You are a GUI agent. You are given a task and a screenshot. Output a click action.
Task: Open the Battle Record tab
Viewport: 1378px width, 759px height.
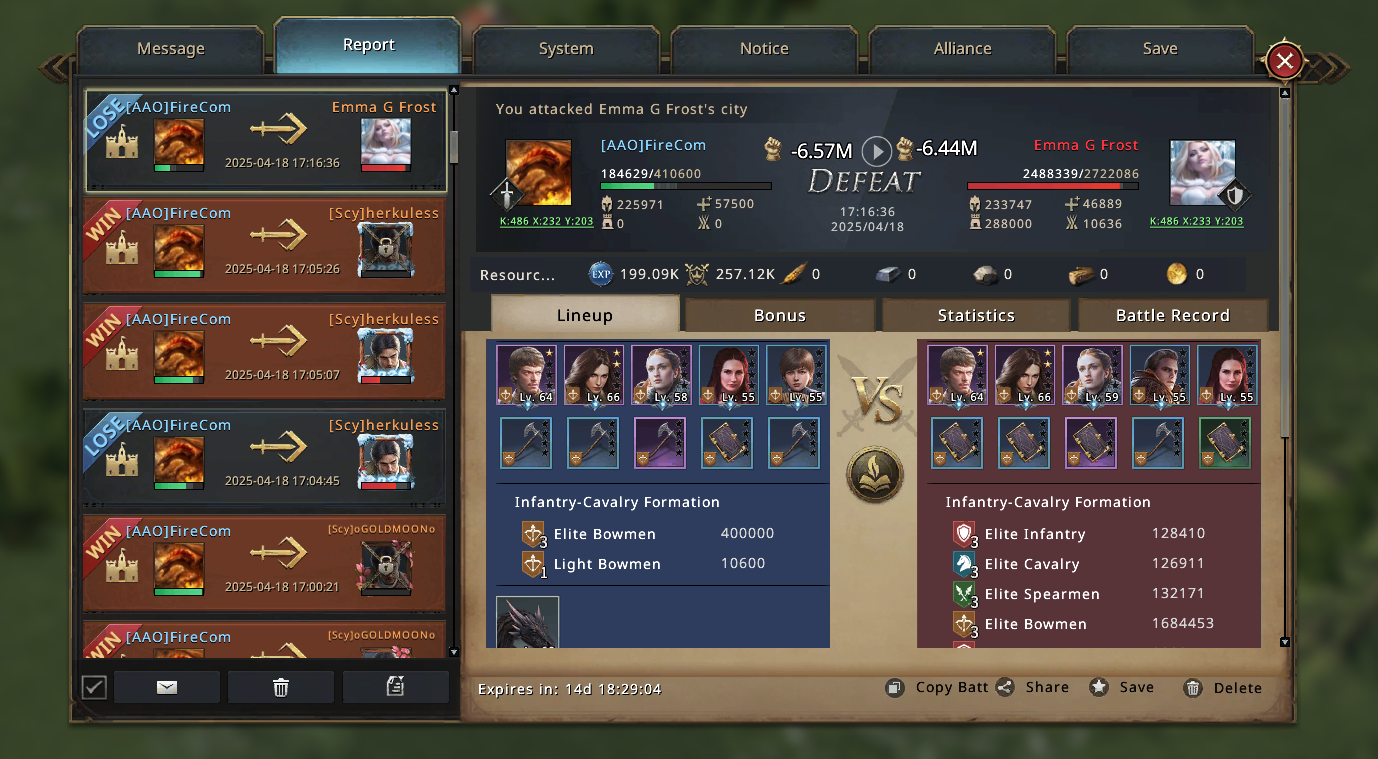(x=1172, y=315)
